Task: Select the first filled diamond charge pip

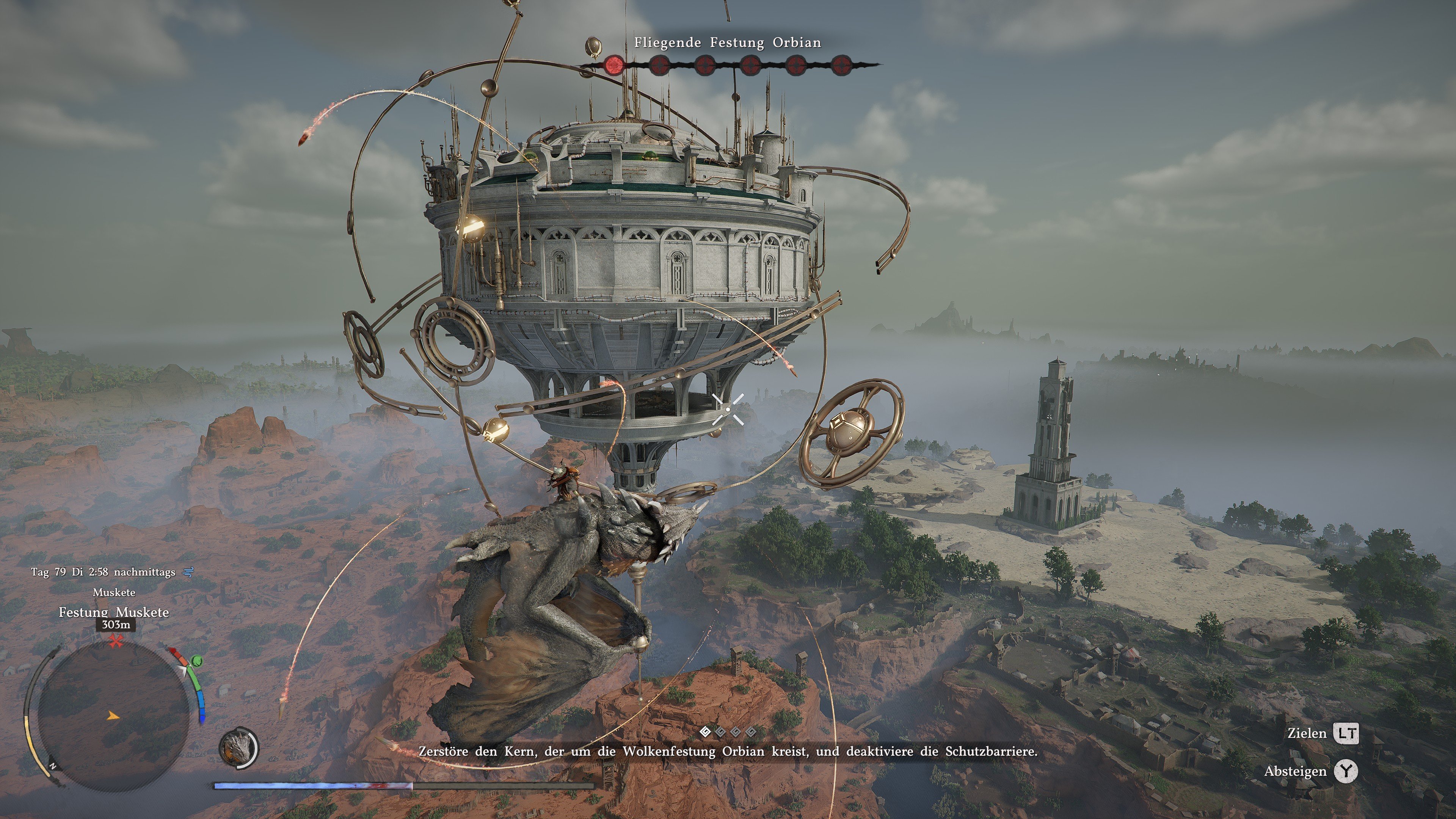Action: click(x=705, y=733)
